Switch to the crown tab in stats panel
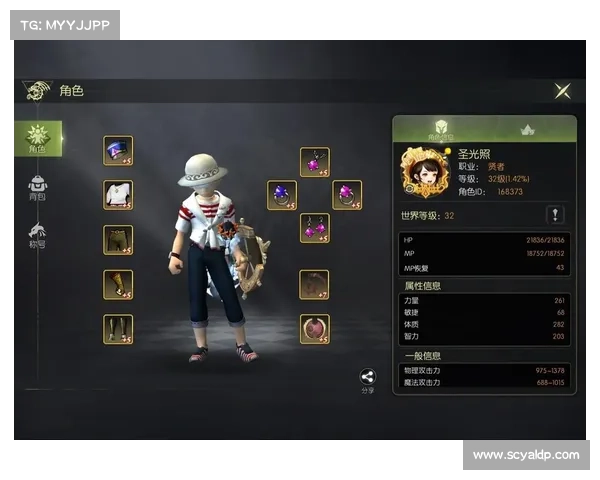This screenshot has height=480, width=600. point(529,130)
